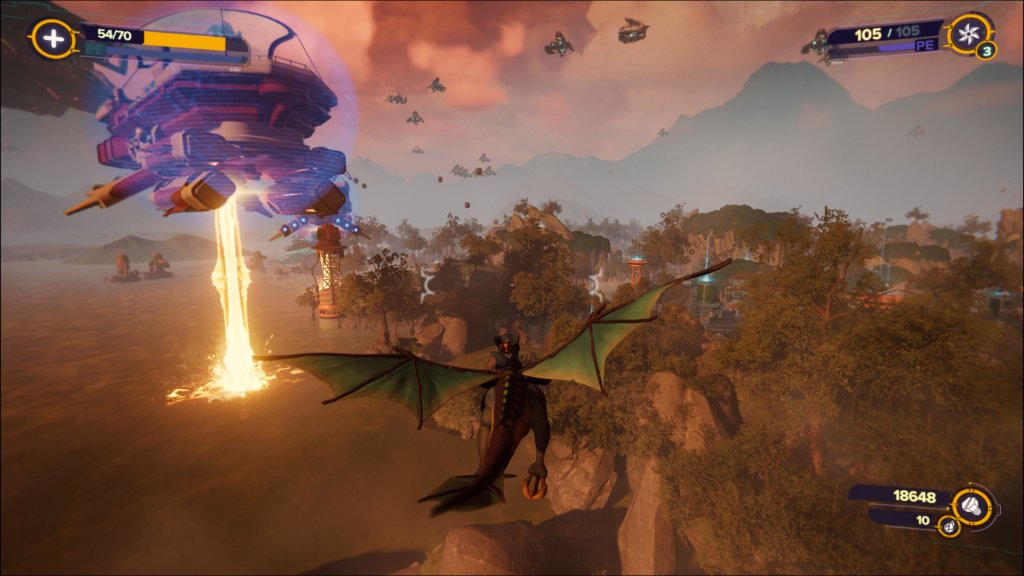Select the shuriken weapon icon

[x=967, y=33]
